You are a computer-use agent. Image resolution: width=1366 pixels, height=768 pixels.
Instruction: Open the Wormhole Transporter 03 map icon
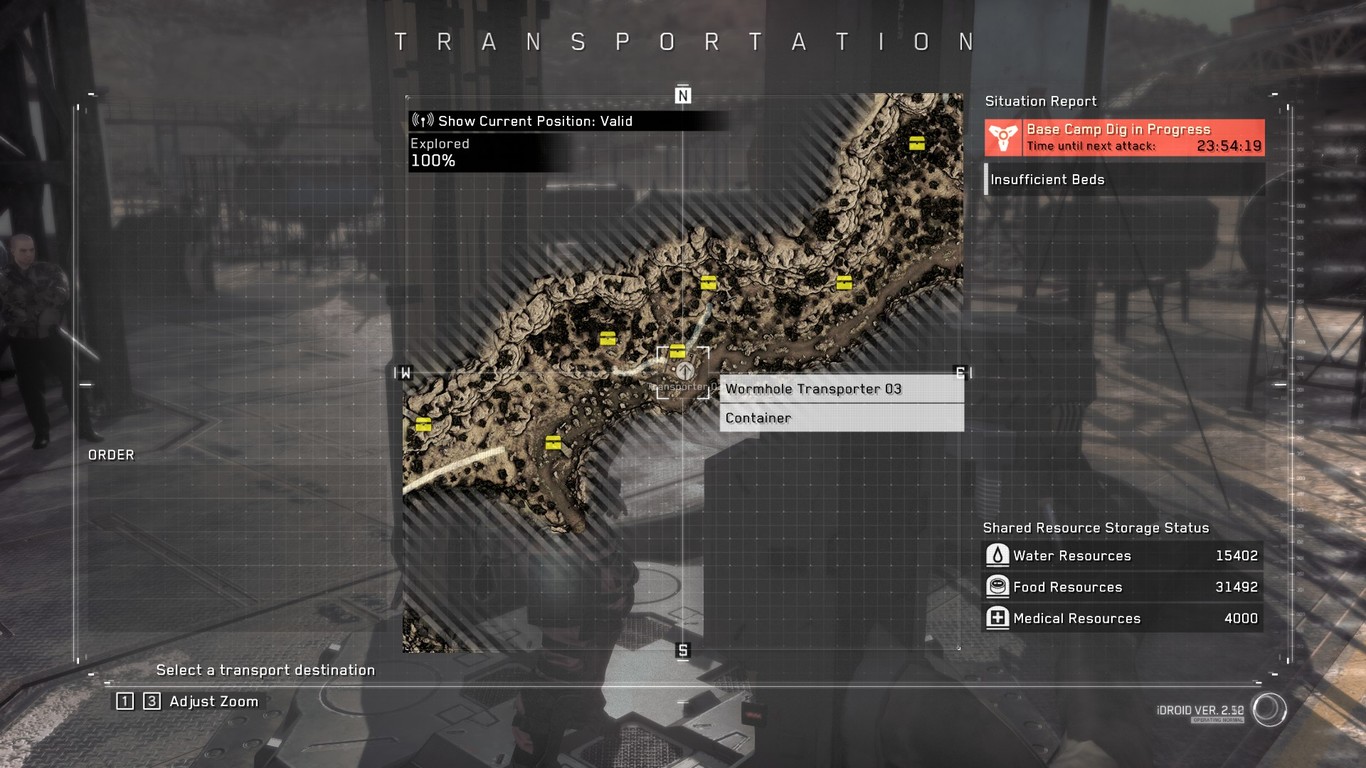[x=683, y=371]
